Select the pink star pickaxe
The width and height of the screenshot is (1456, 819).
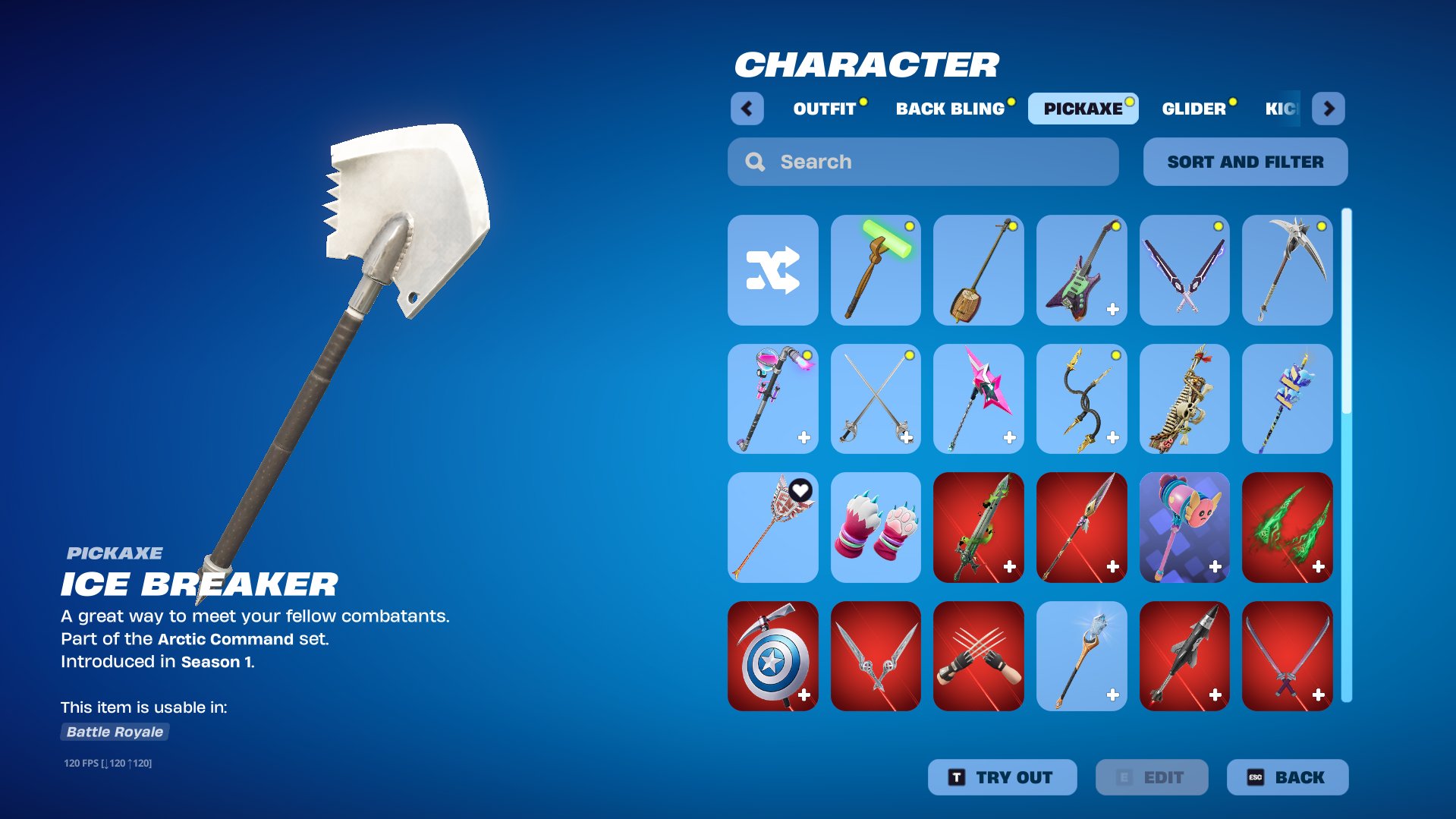978,399
